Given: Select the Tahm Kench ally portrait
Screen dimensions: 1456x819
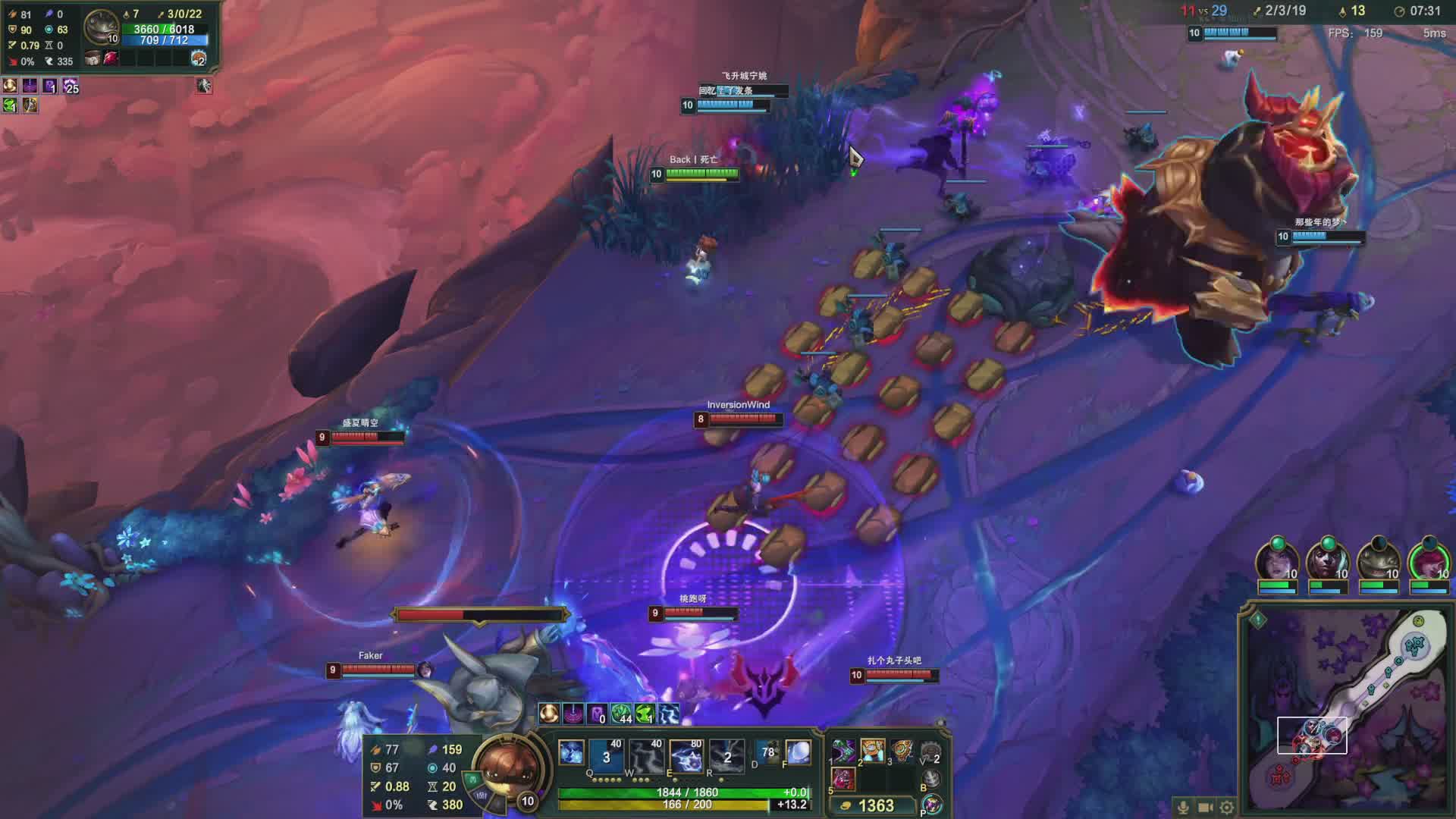Looking at the screenshot, I should (x=1378, y=563).
